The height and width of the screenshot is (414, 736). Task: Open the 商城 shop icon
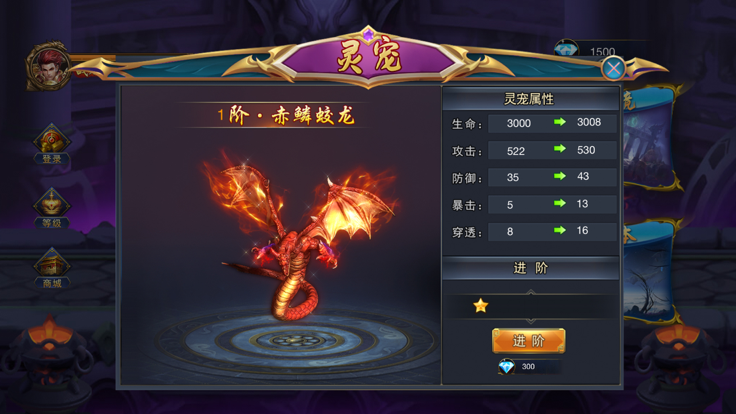pyautogui.click(x=51, y=268)
